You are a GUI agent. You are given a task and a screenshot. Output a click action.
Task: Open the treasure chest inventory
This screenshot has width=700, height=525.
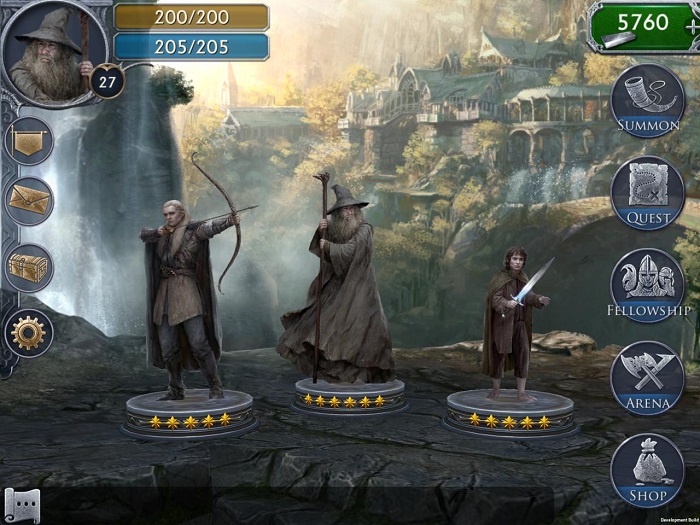pos(28,267)
